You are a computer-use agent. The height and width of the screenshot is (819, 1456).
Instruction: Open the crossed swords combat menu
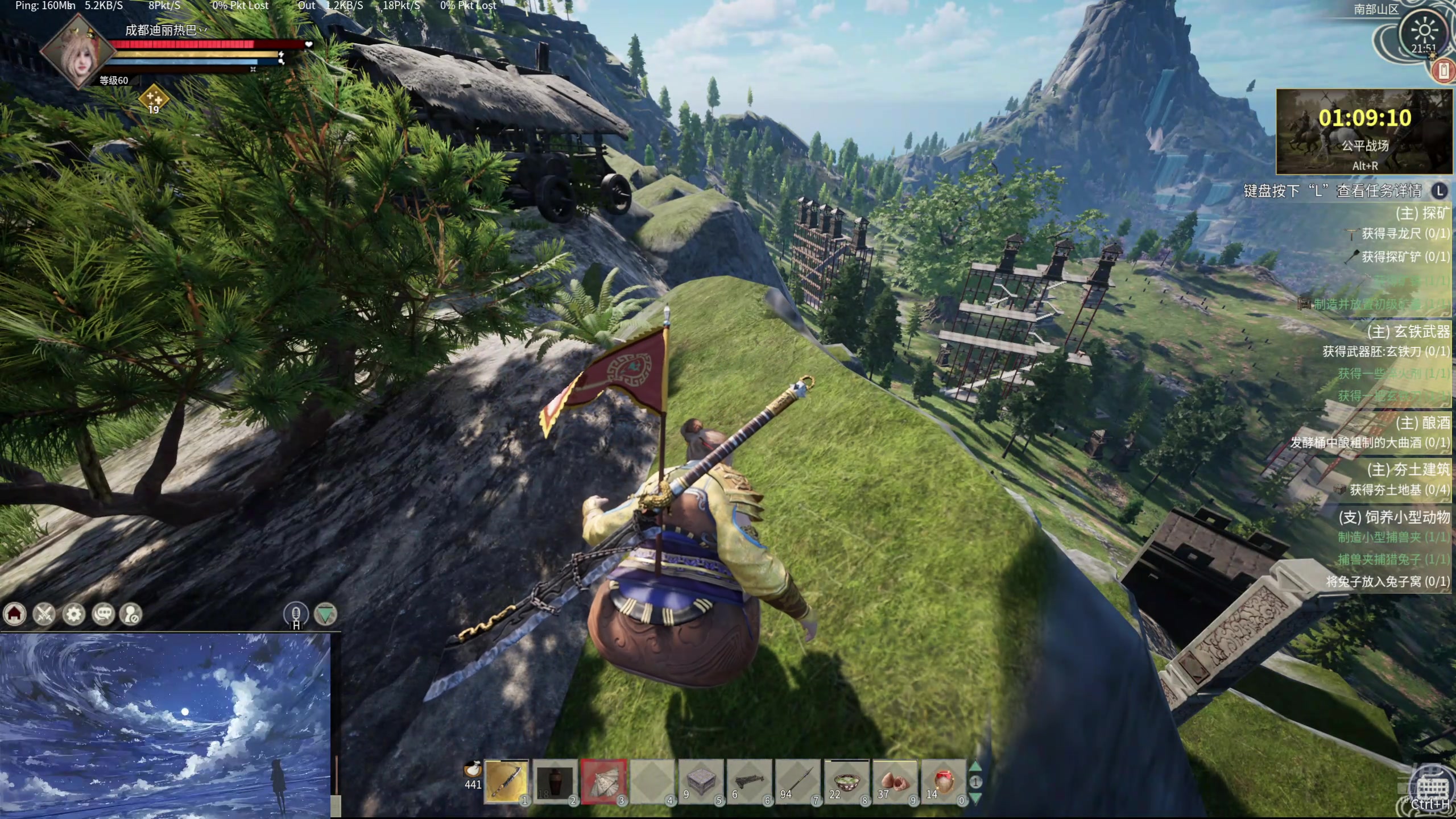pyautogui.click(x=44, y=614)
